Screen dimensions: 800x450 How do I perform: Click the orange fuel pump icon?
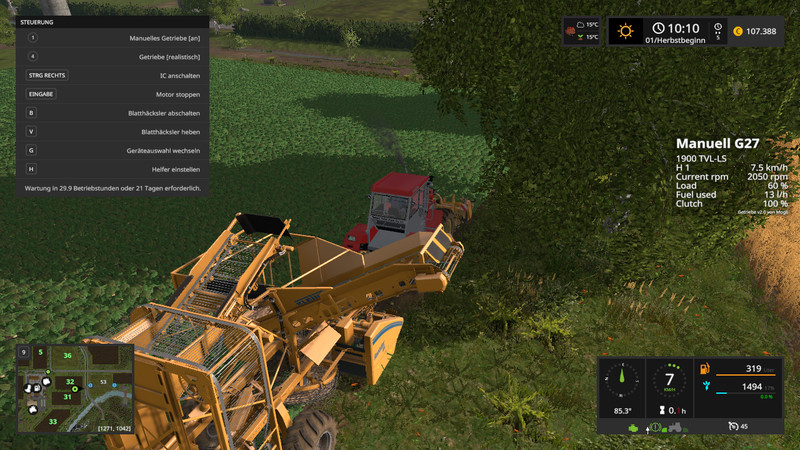(x=704, y=370)
